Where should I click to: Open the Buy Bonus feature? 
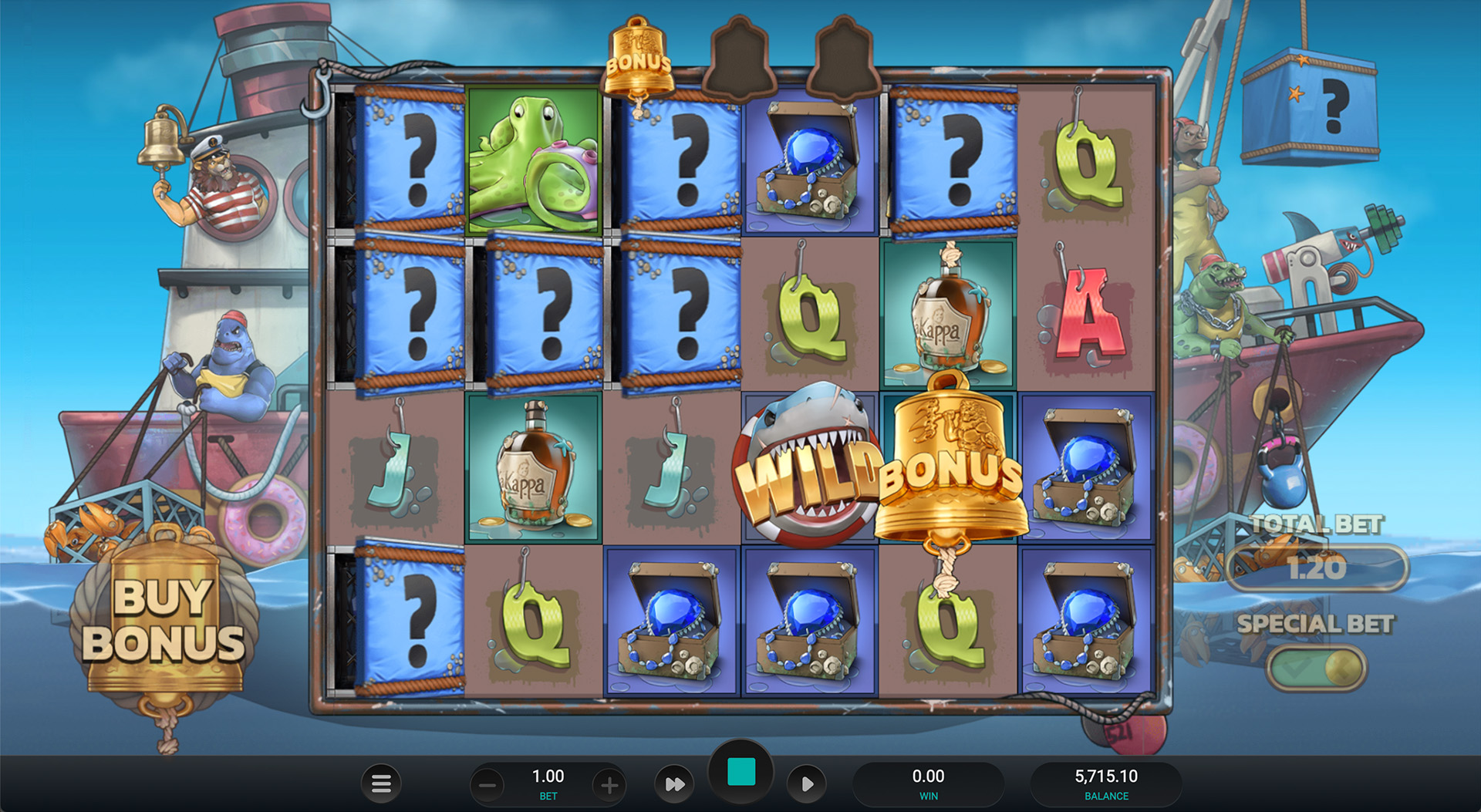click(164, 621)
